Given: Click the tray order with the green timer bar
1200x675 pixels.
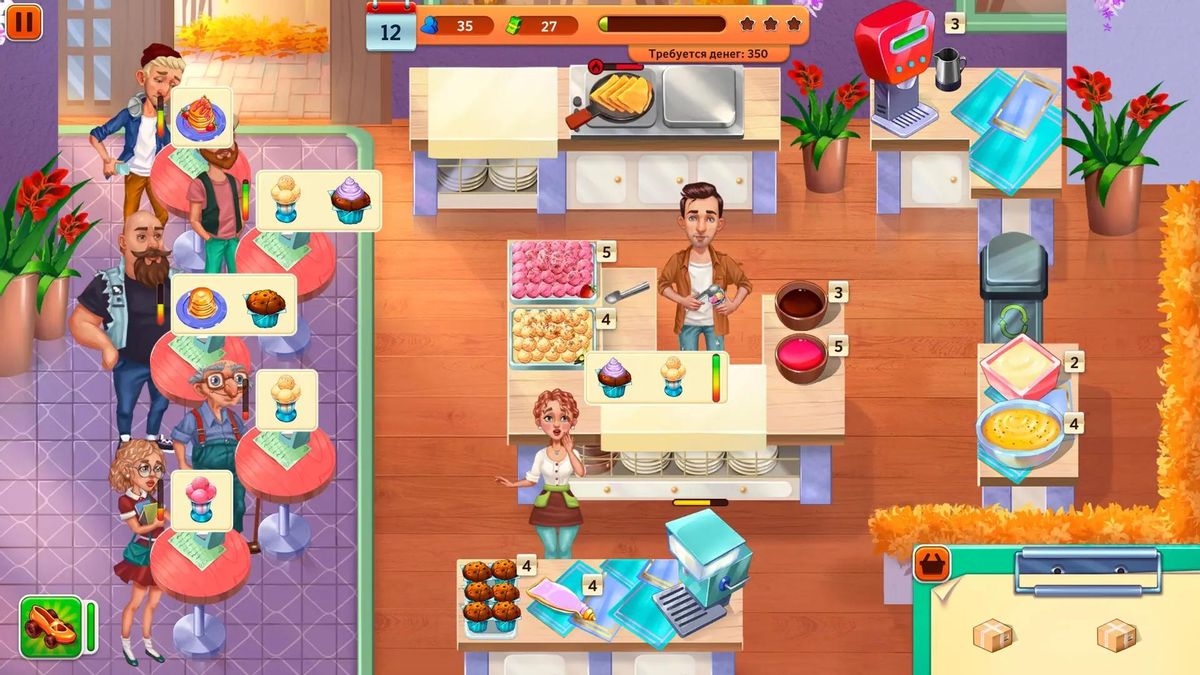Looking at the screenshot, I should click(x=655, y=378).
